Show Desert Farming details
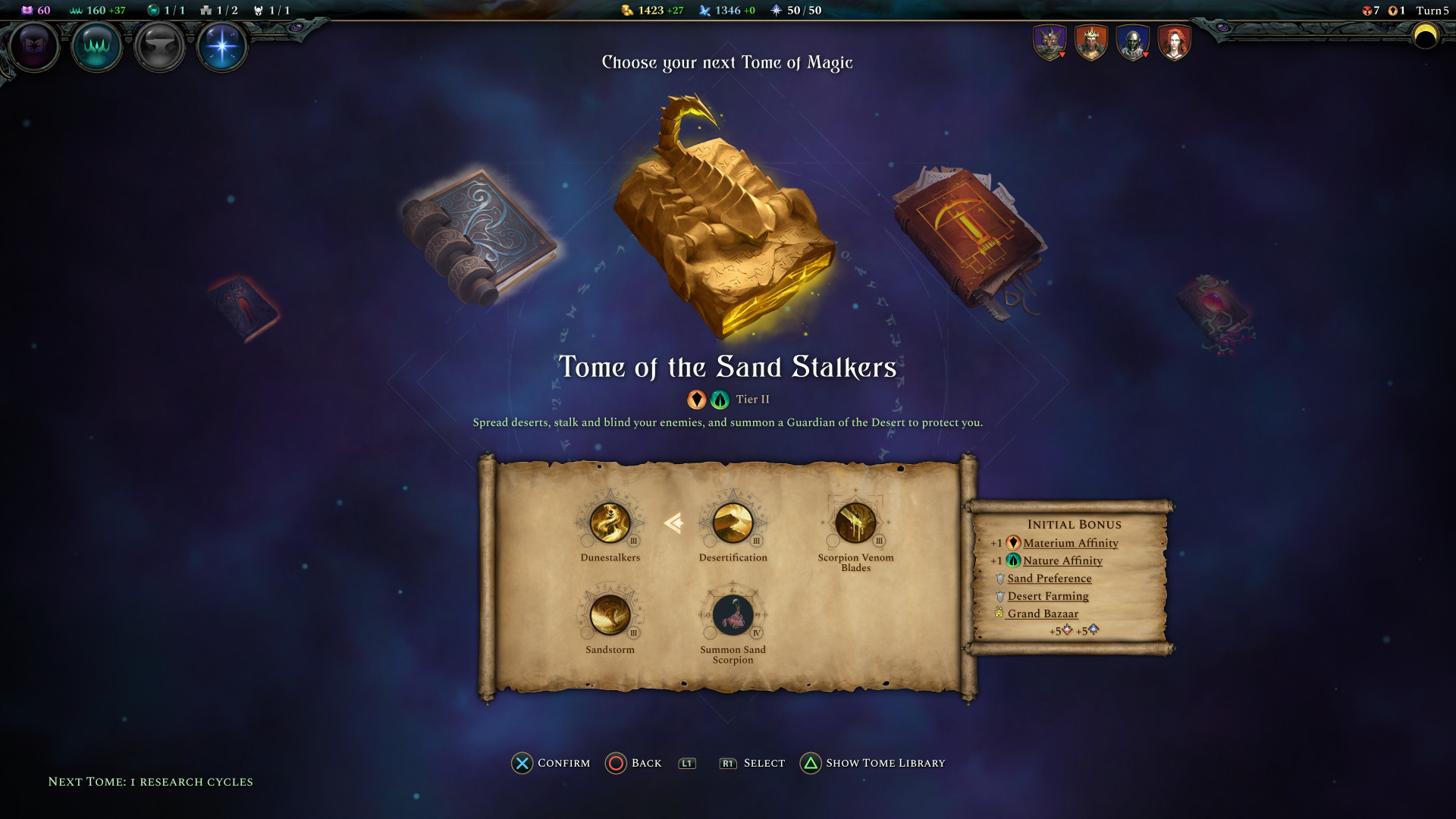The image size is (1456, 819). tap(1048, 596)
